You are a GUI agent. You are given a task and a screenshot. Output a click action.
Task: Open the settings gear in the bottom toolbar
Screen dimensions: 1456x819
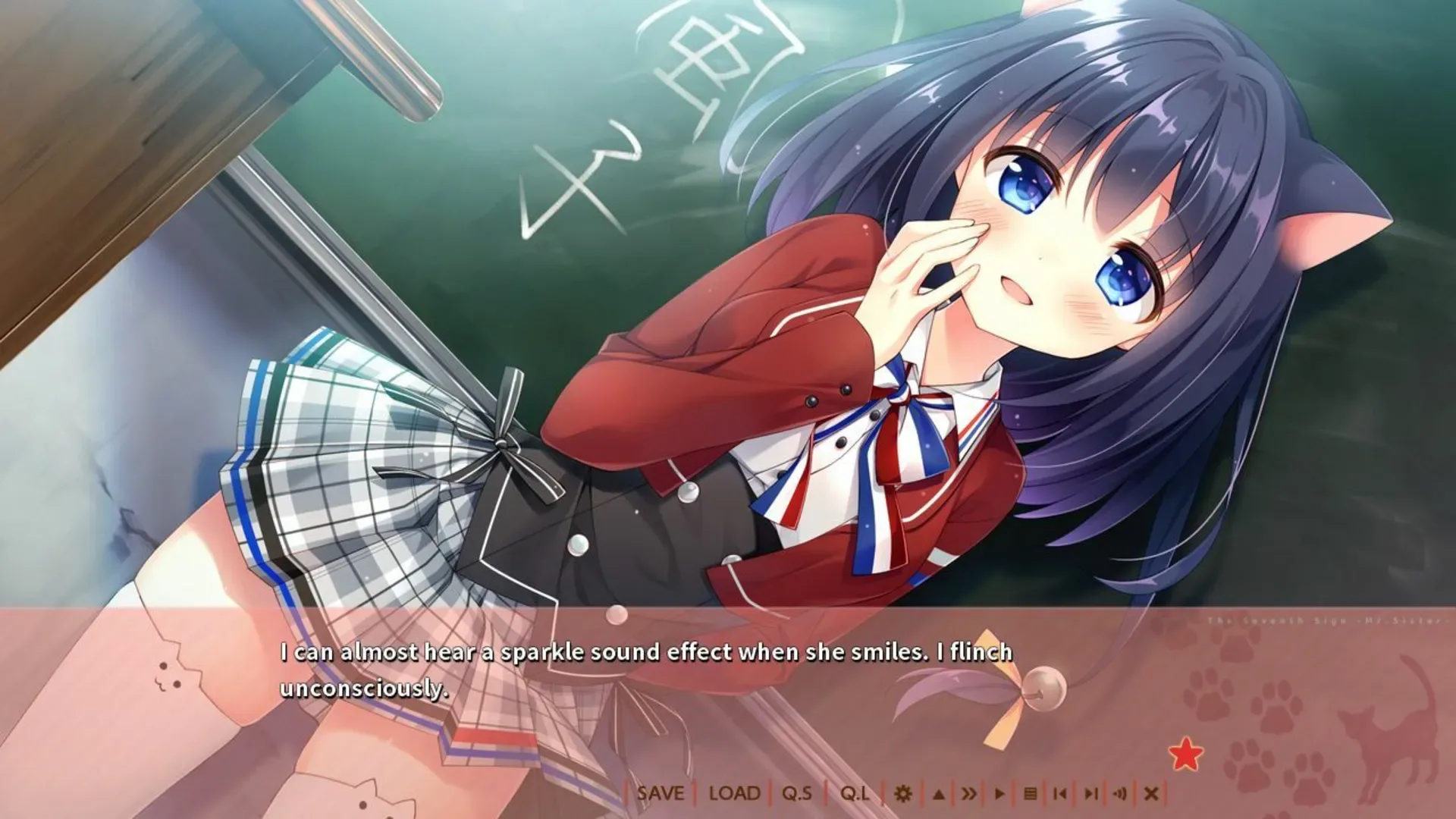click(x=902, y=794)
